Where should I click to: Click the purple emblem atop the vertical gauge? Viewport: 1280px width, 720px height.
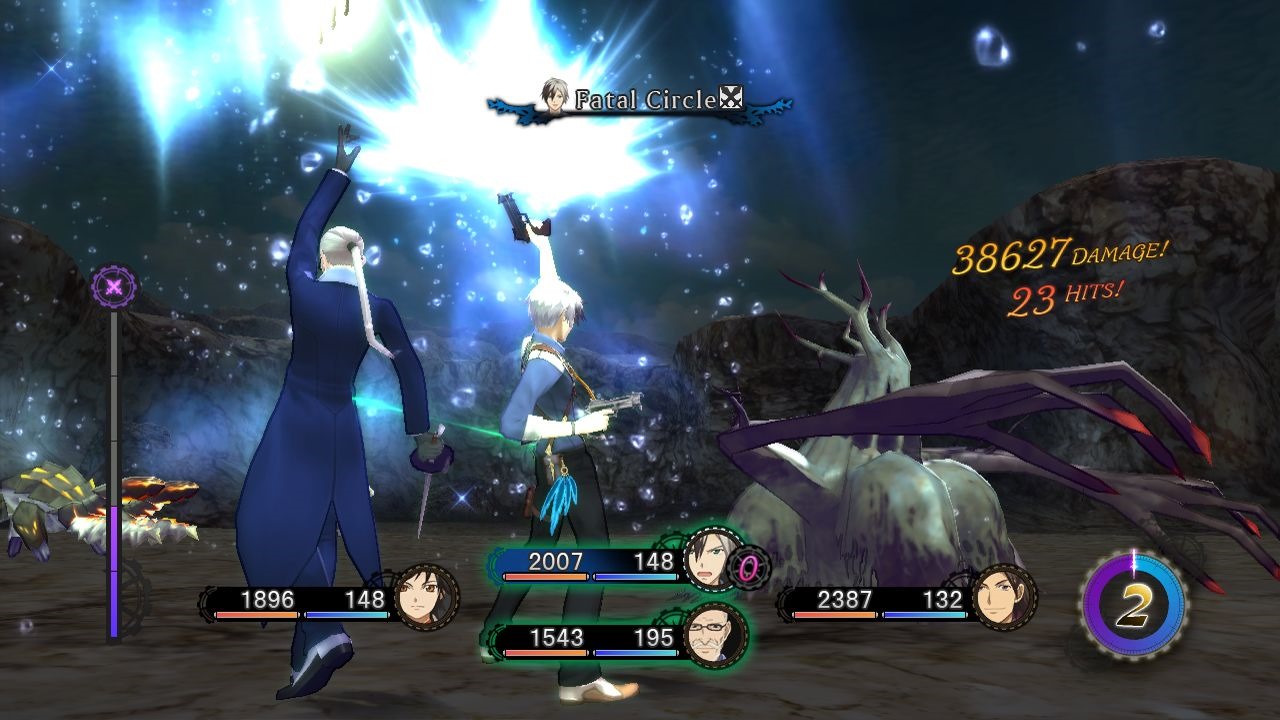coord(114,288)
